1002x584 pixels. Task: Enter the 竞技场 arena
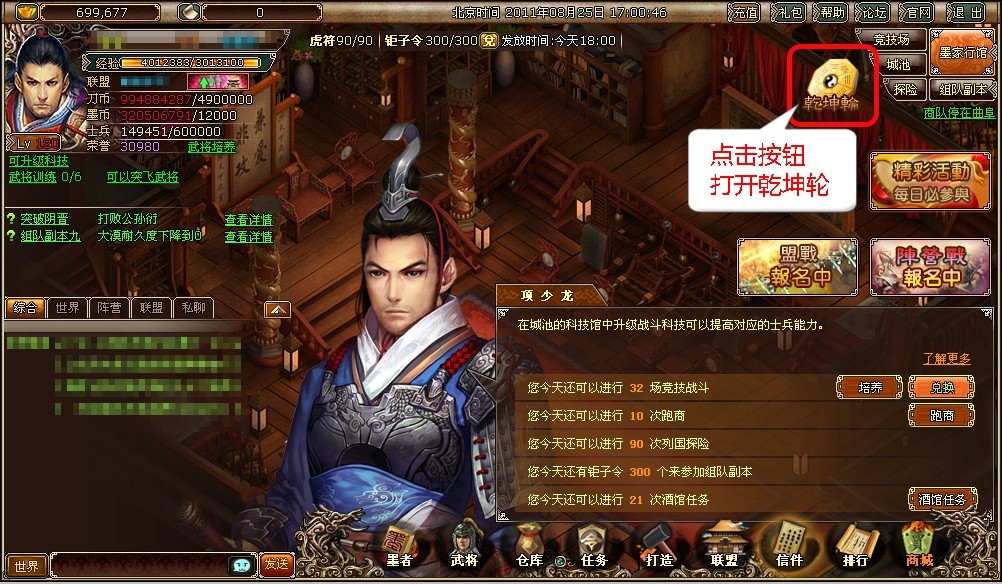click(891, 41)
